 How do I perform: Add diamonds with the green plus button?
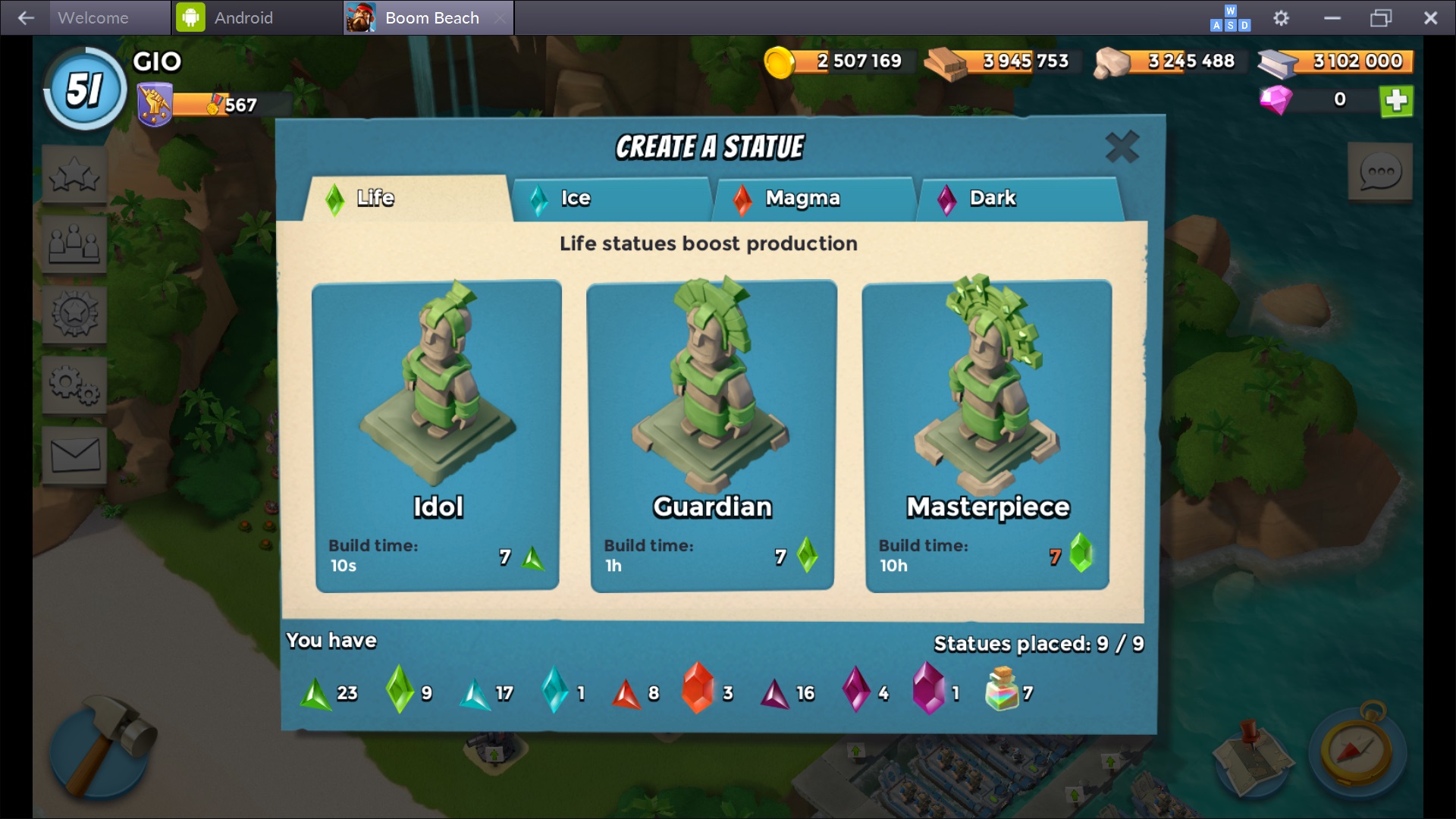click(1396, 101)
